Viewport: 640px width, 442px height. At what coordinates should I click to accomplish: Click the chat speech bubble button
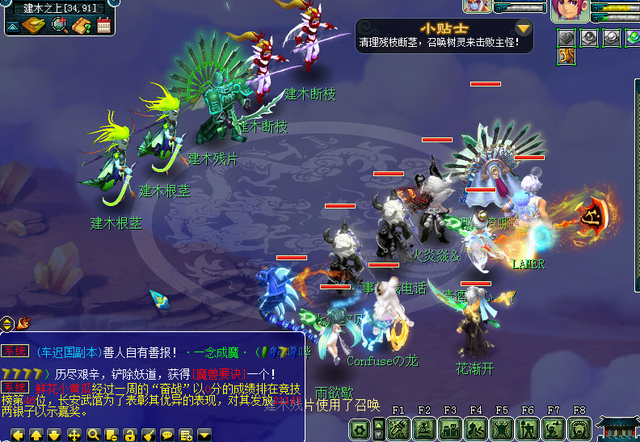pyautogui.click(x=166, y=434)
